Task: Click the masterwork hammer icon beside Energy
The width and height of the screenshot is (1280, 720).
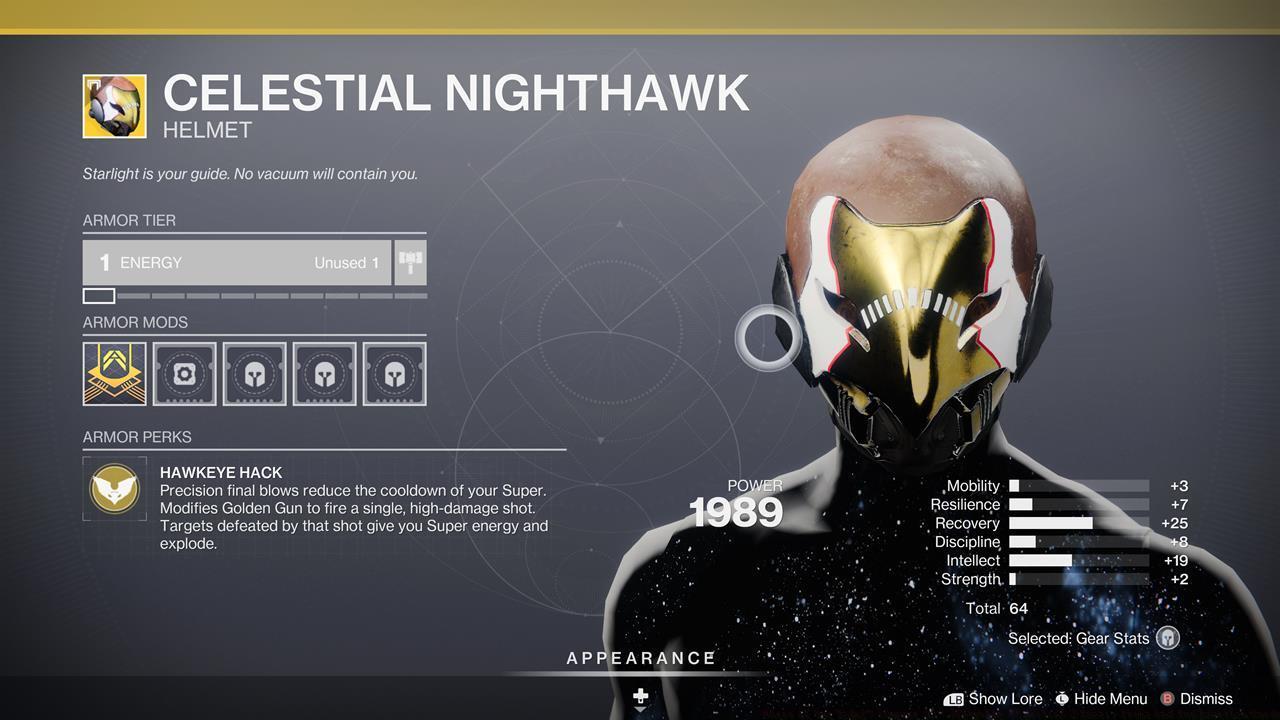Action: [x=409, y=262]
